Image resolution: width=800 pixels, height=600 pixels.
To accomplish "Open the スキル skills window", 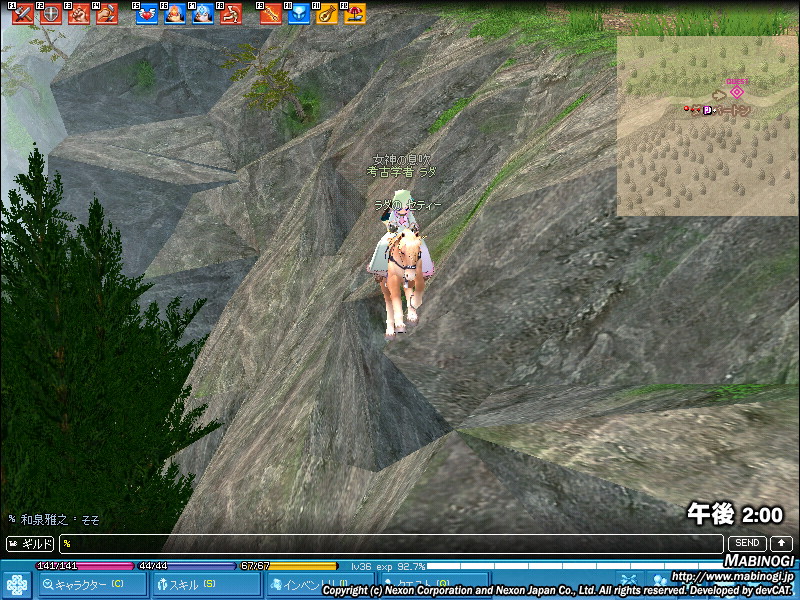I will 204,584.
